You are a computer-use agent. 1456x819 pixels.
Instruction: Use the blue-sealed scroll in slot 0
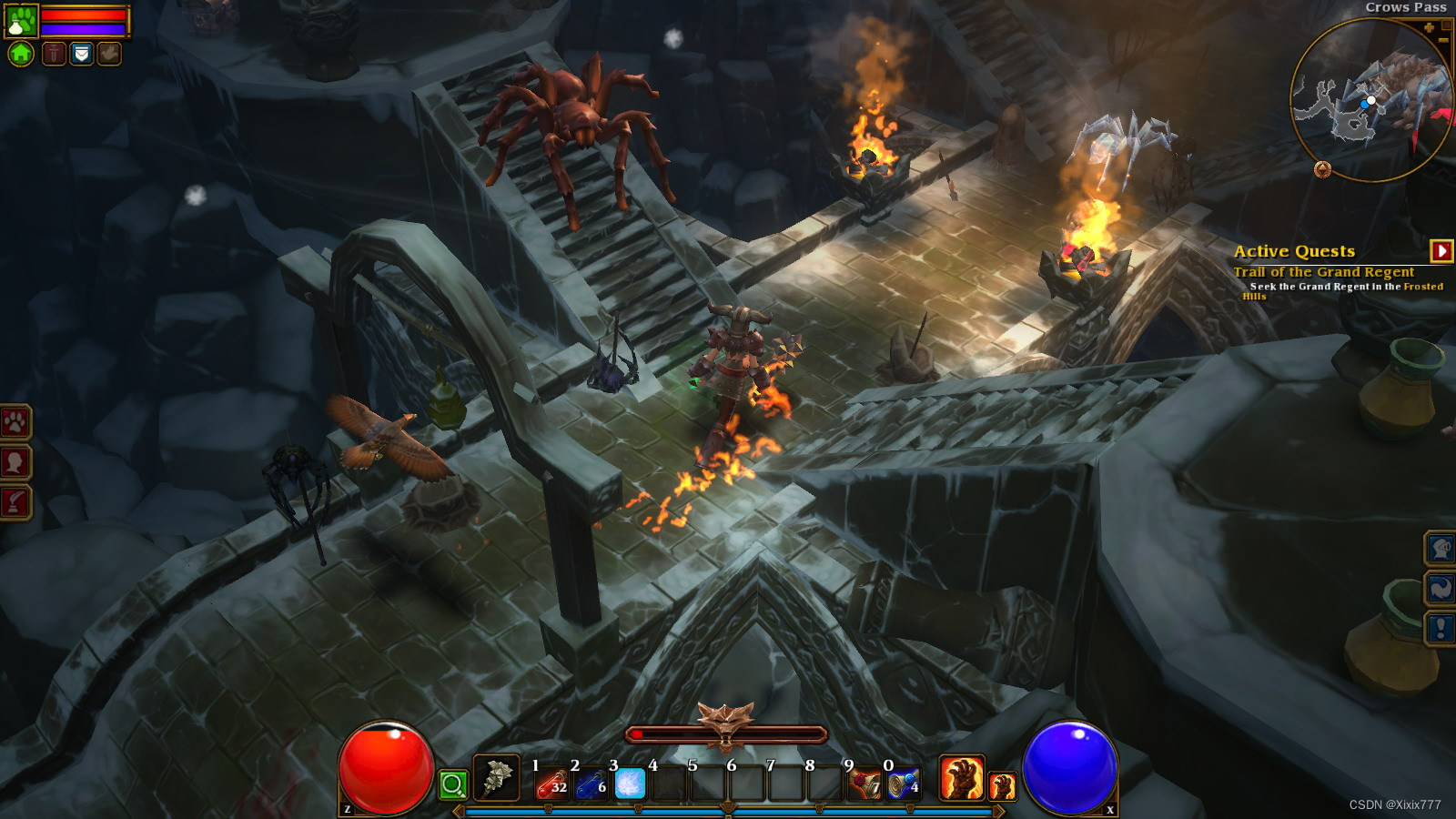(x=904, y=784)
